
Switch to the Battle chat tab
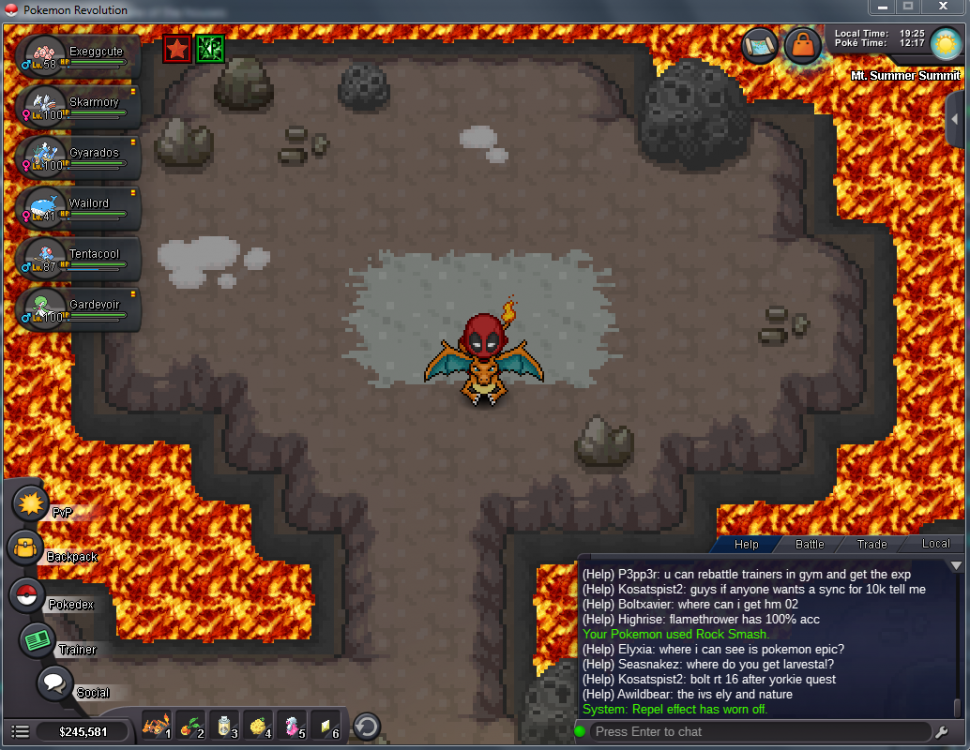[809, 544]
